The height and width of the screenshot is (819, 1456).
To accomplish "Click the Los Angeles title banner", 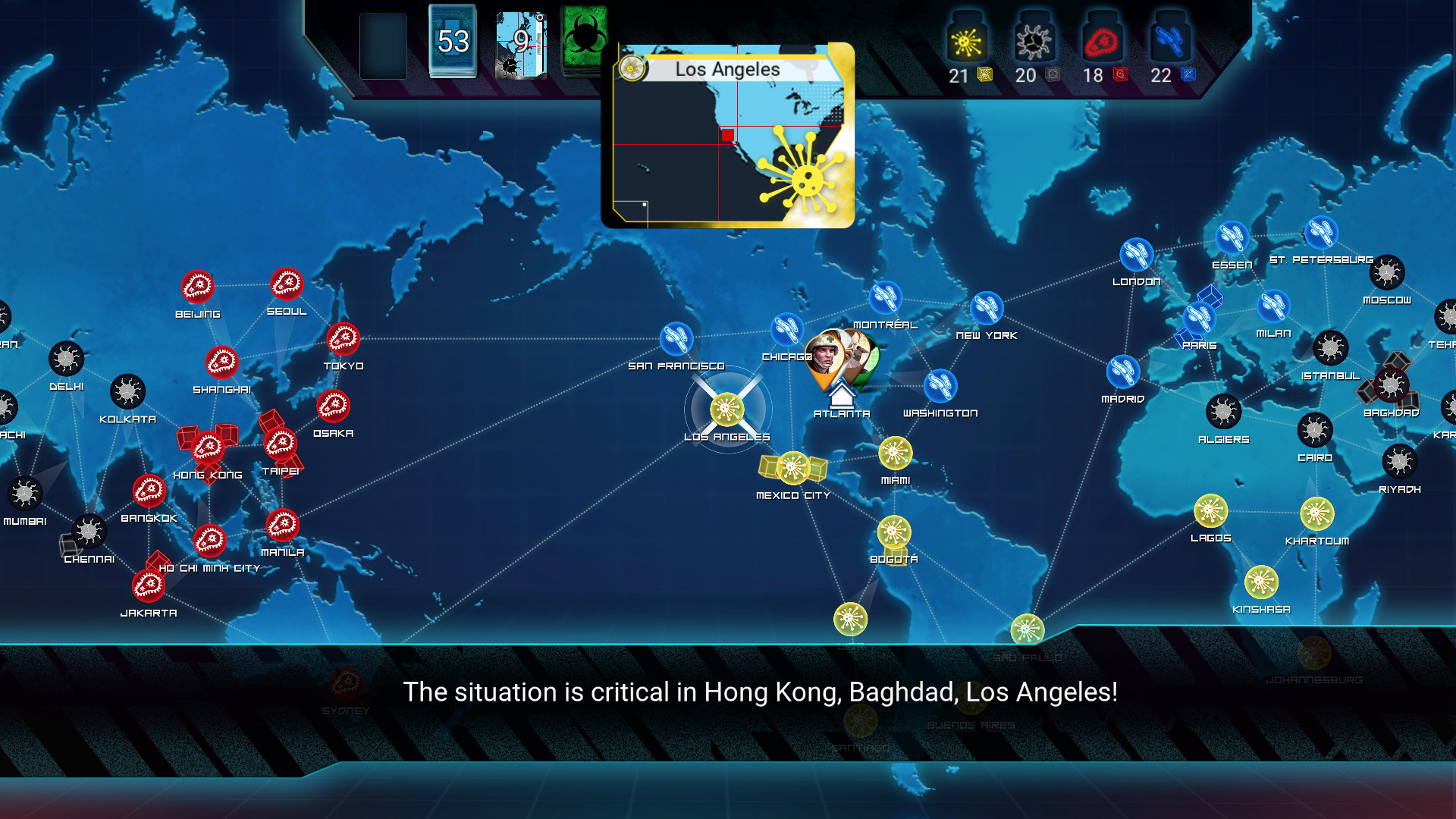I will click(x=728, y=69).
